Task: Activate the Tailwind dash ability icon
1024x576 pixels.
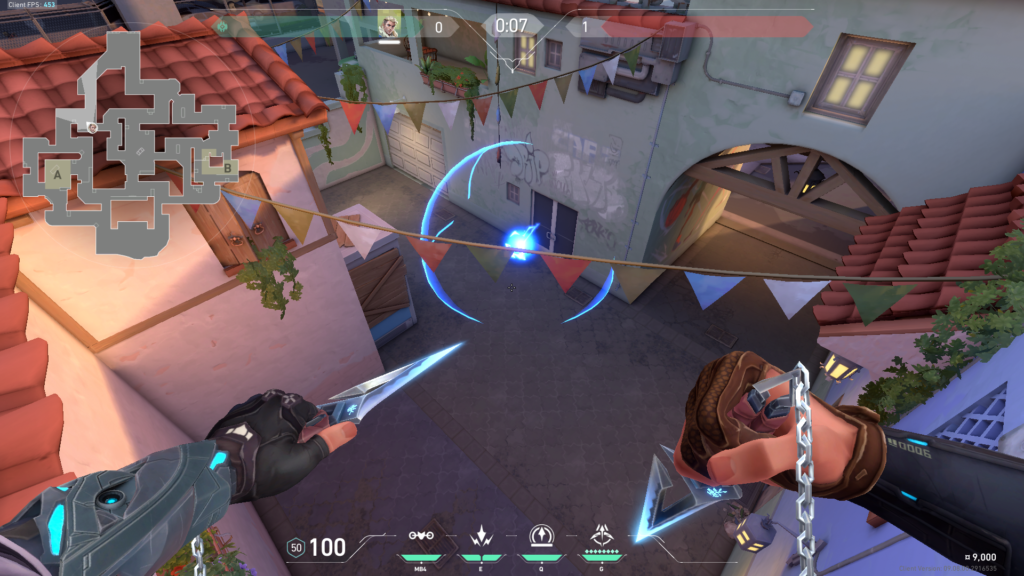Action: (x=479, y=536)
